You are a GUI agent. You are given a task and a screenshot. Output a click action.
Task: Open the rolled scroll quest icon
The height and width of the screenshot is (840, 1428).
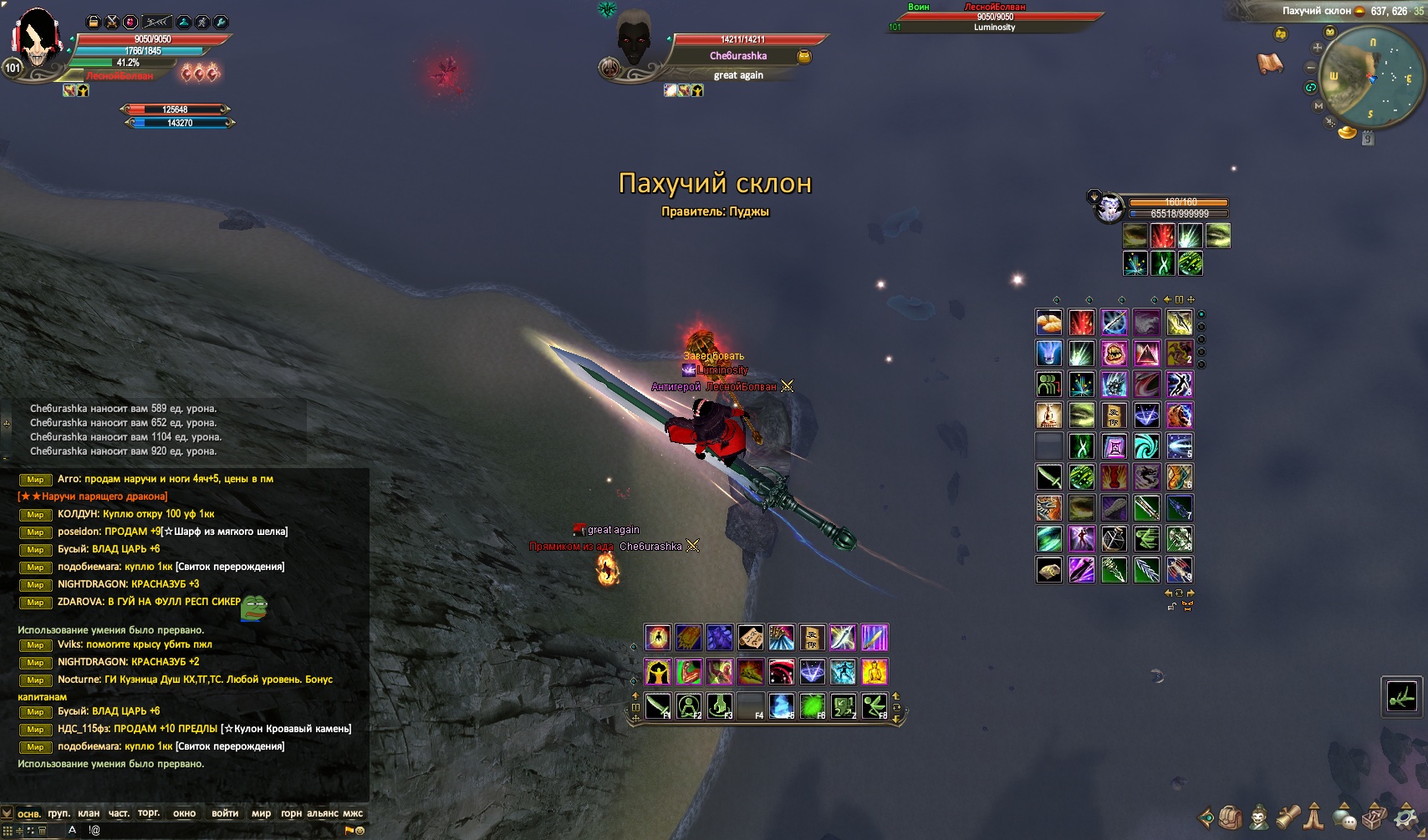click(1288, 817)
